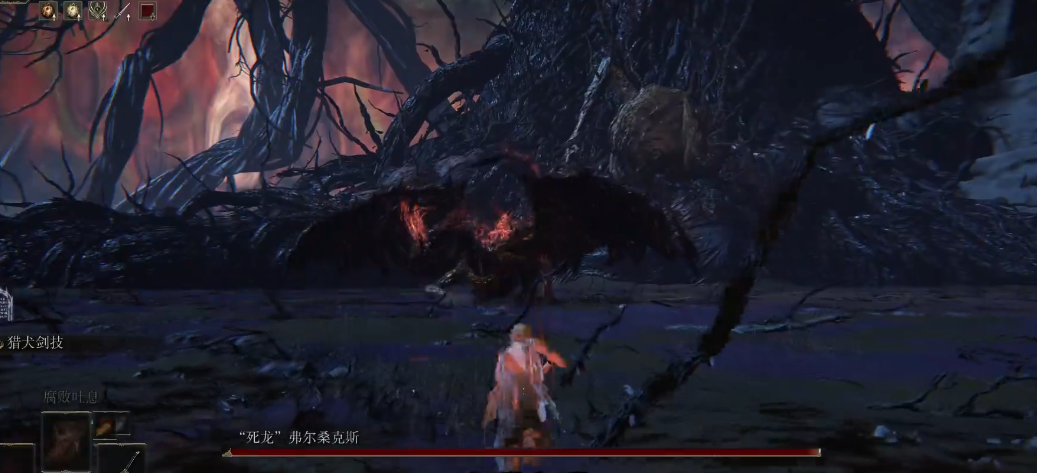1037x473 pixels.
Task: Click the dark red square debuff icon
Action: pyautogui.click(x=148, y=11)
